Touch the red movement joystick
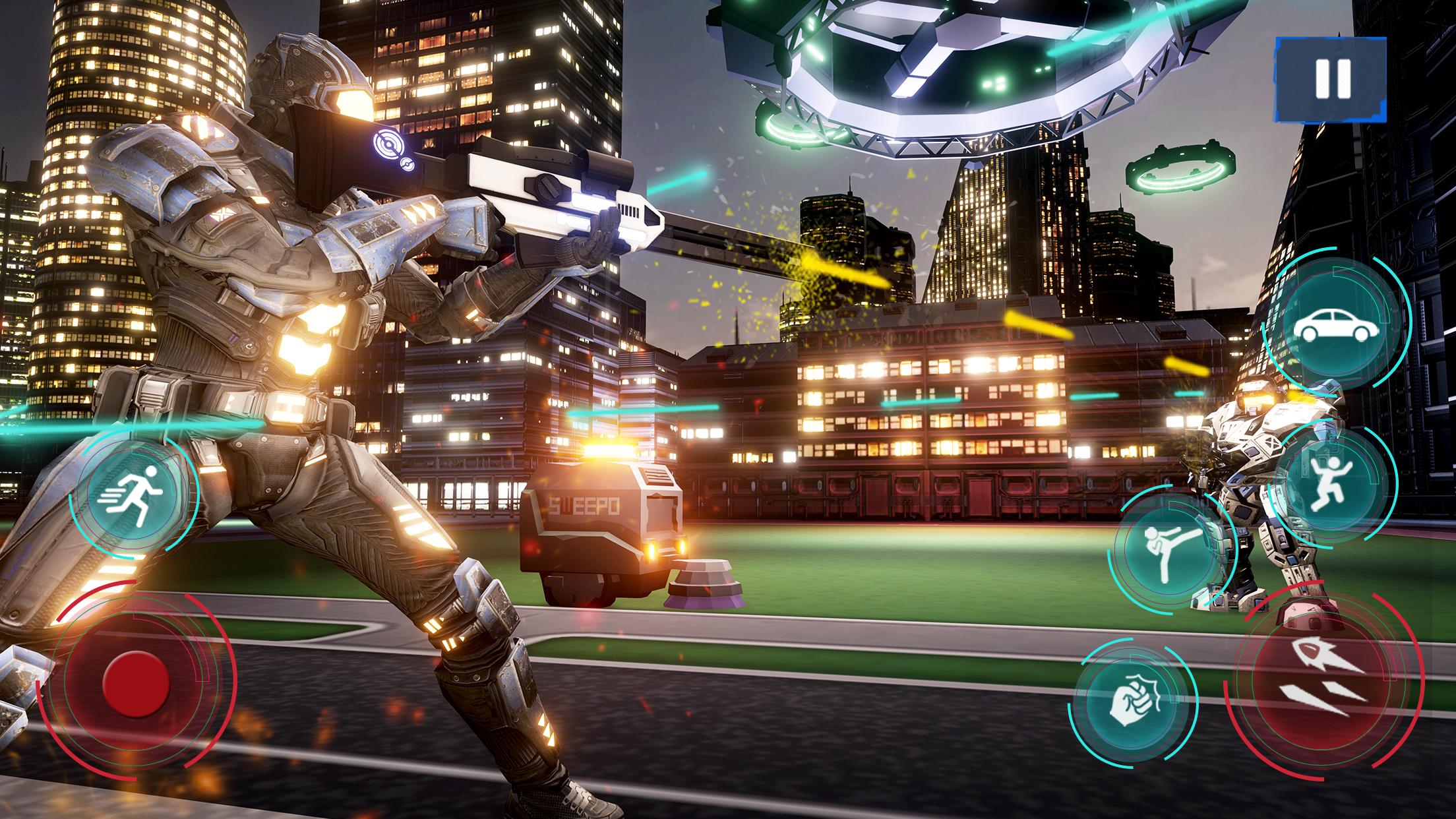Image resolution: width=1456 pixels, height=819 pixels. click(x=136, y=683)
